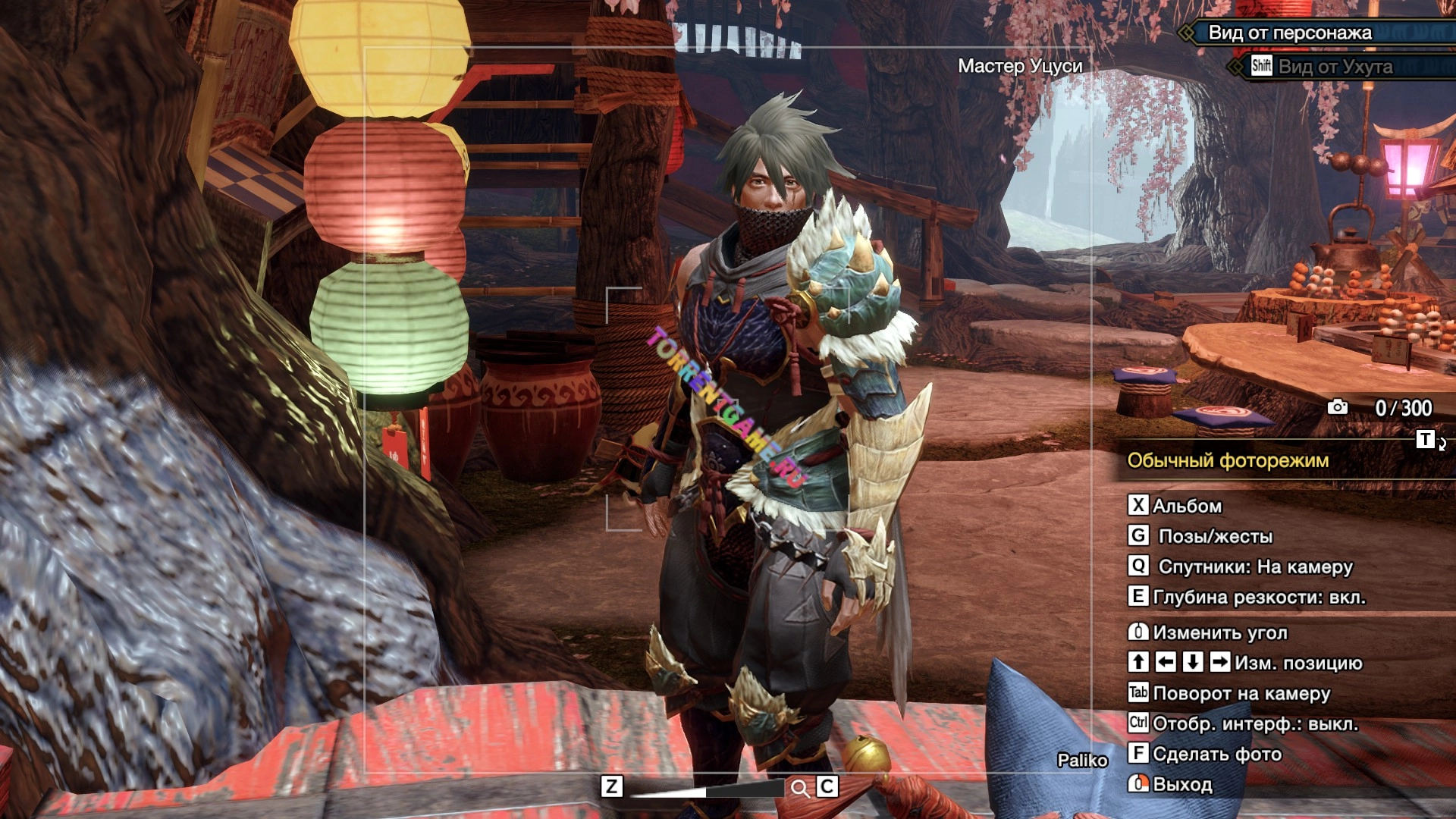Image resolution: width=1456 pixels, height=819 pixels.
Task: Choose "Поворот на камеру" option
Action: point(1241,693)
